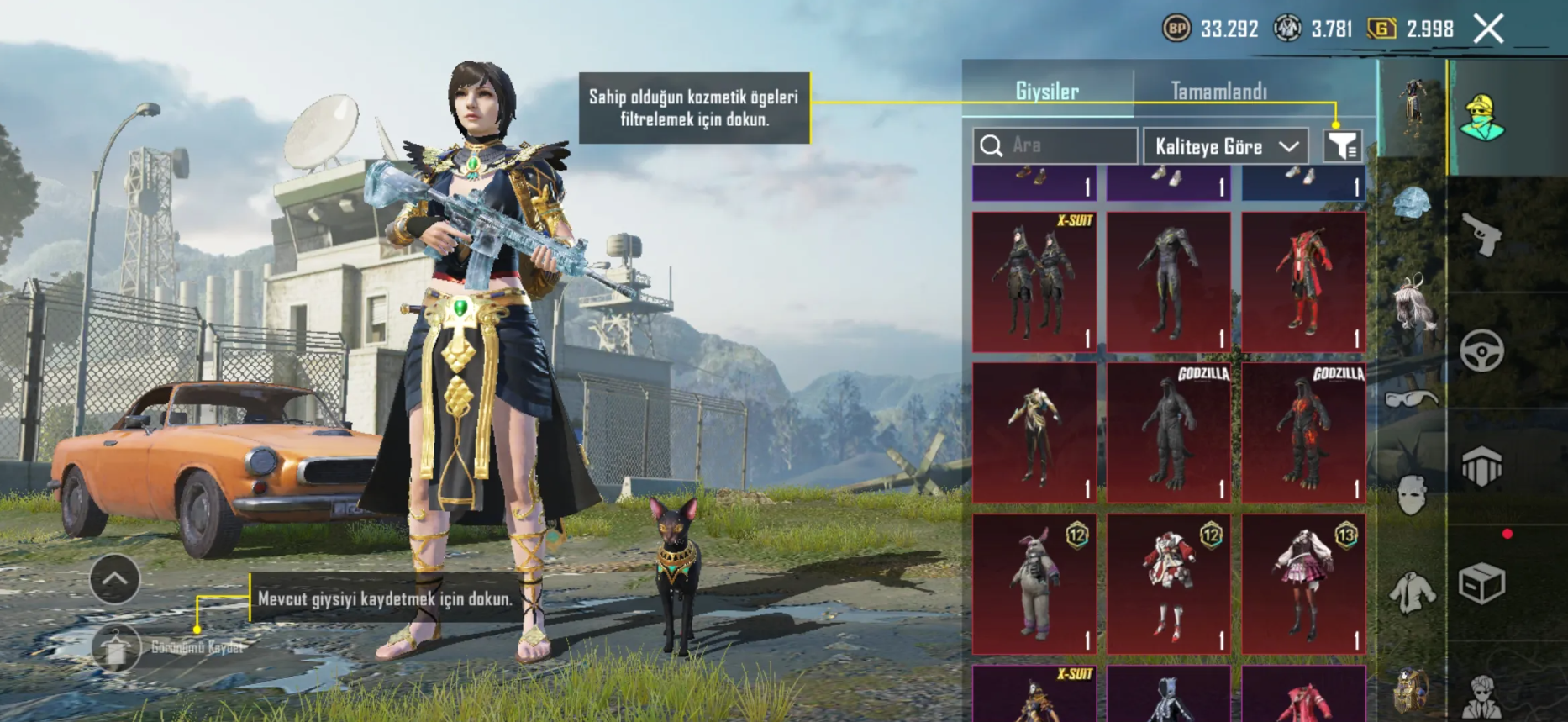Click the Ara search field
1568x722 pixels.
pos(1055,145)
